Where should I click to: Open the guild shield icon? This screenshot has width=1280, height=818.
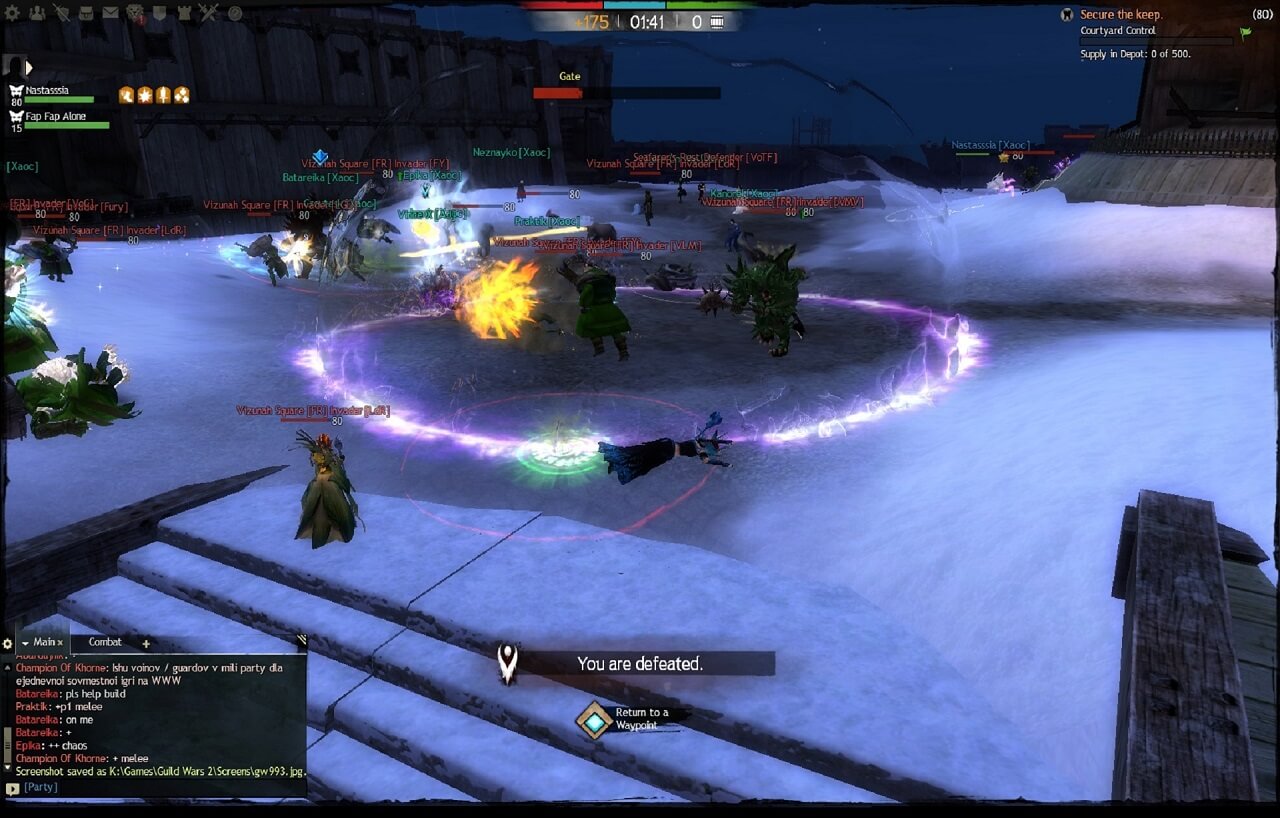[159, 13]
